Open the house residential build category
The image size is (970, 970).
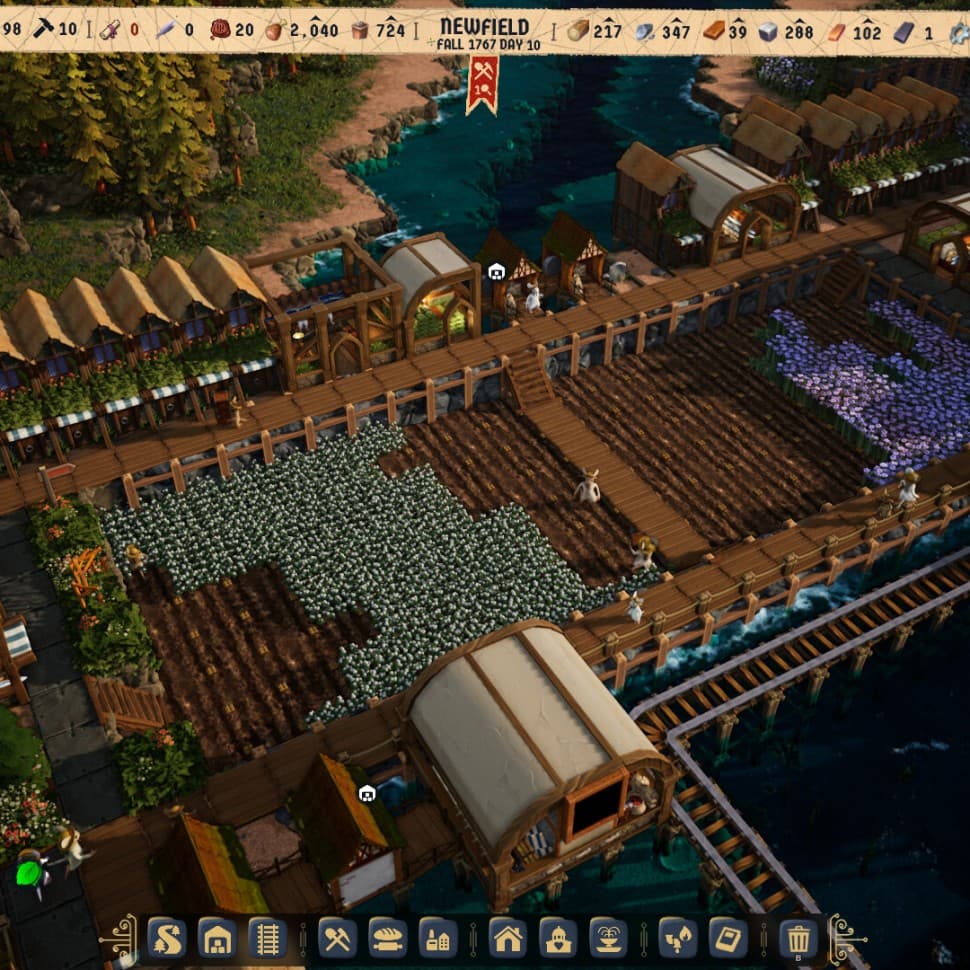(508, 939)
